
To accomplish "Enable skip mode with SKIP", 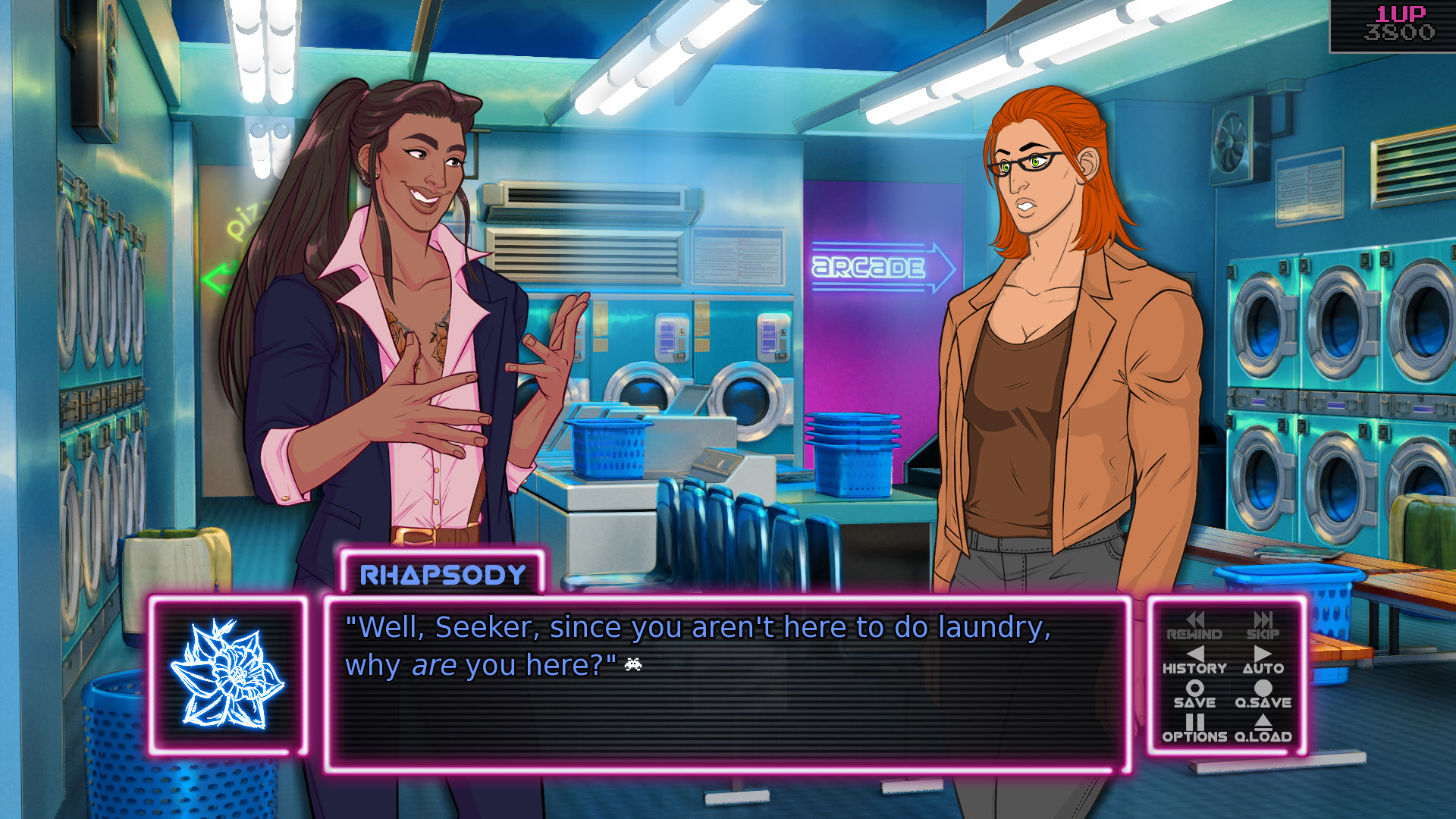I will click(x=1262, y=634).
